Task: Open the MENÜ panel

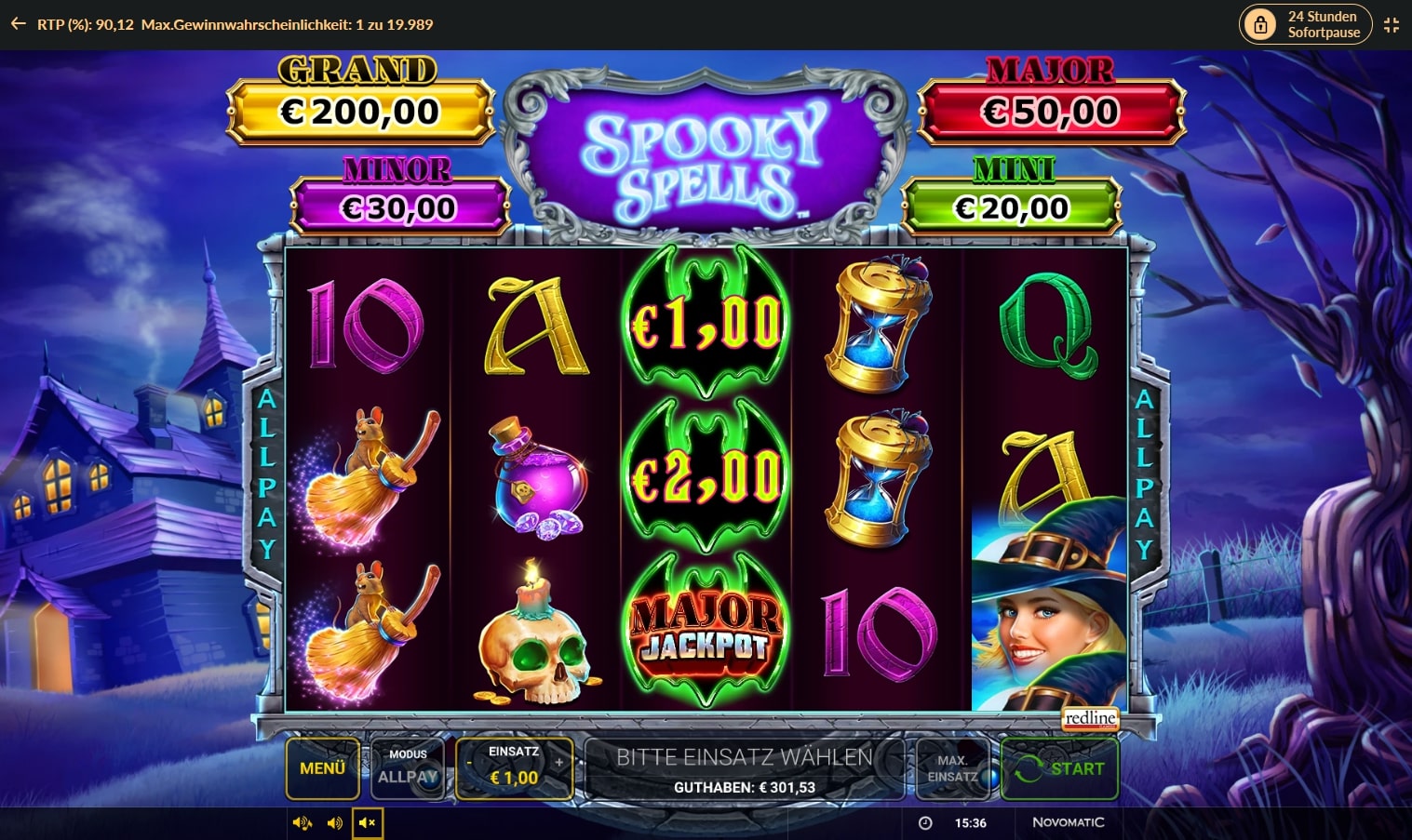Action: (322, 768)
